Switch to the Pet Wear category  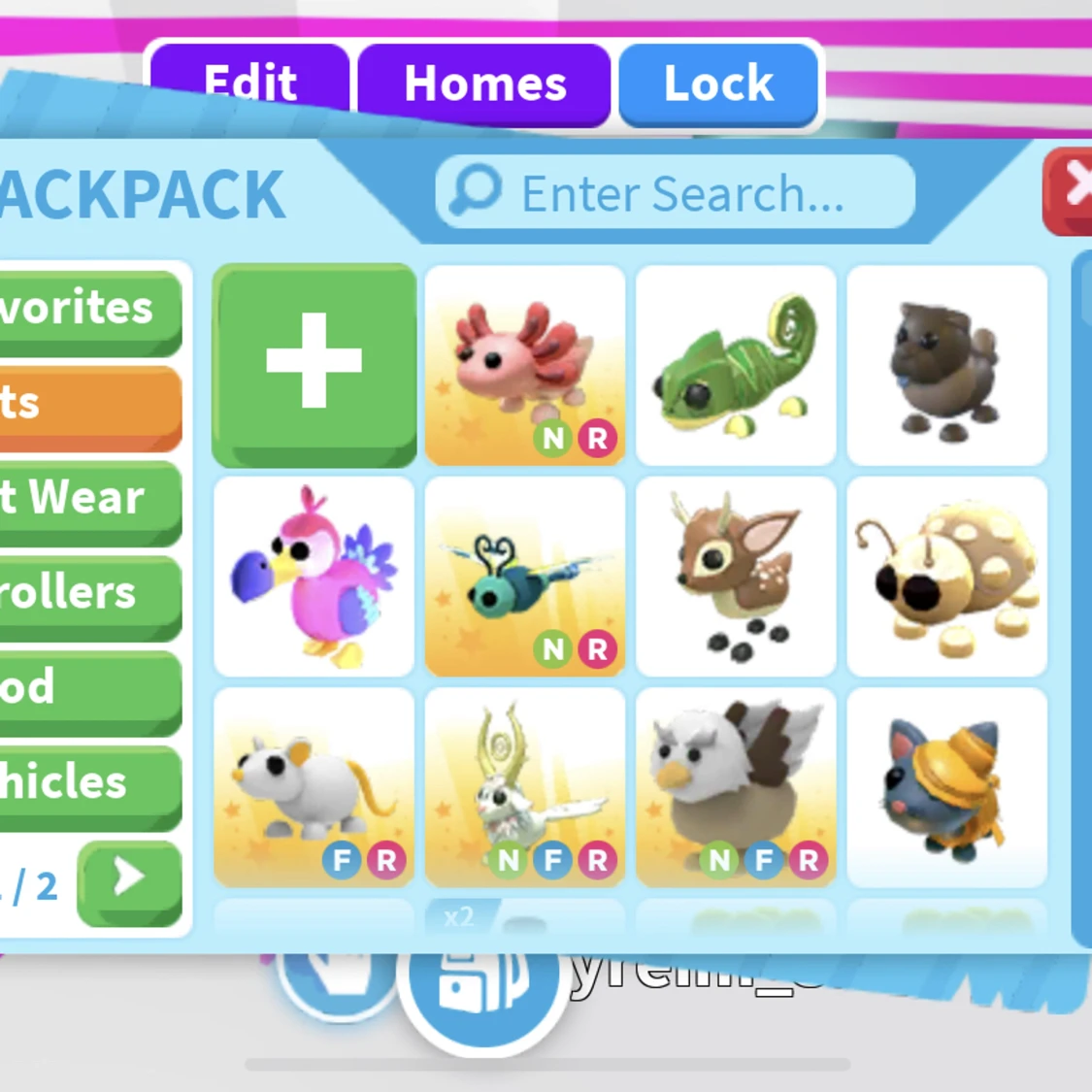click(x=89, y=498)
